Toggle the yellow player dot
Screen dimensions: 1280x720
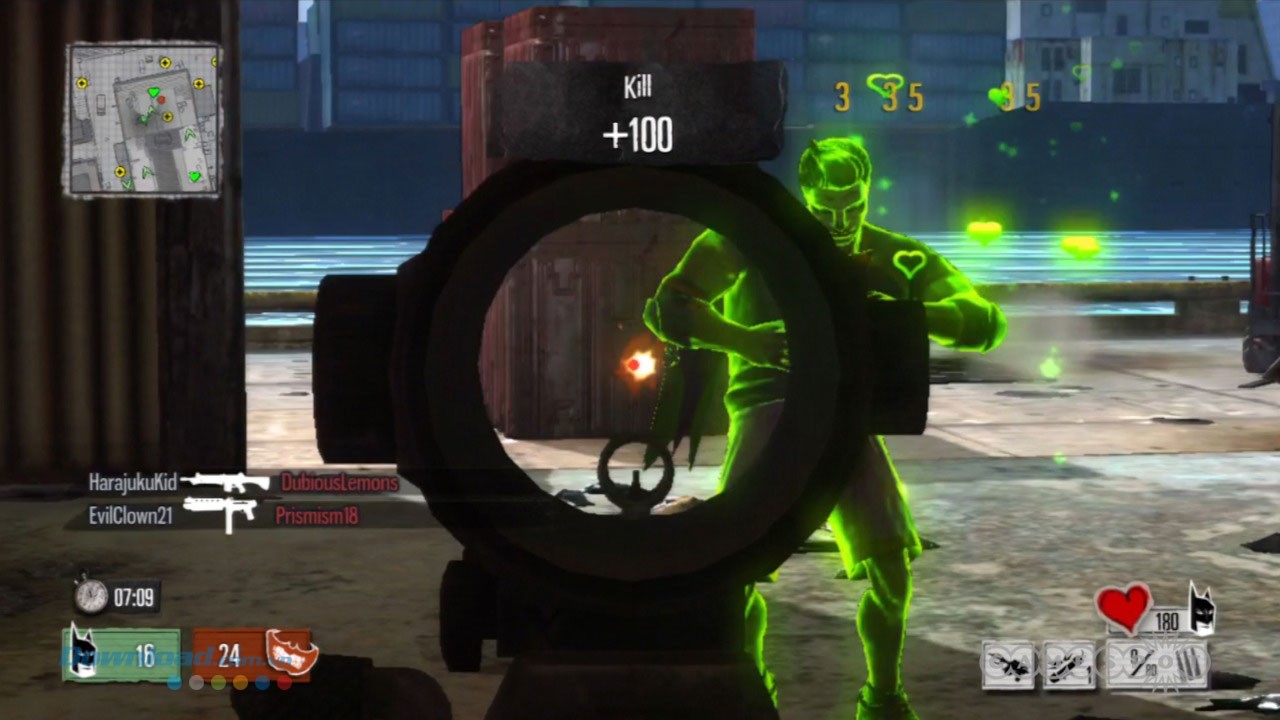pyautogui.click(x=239, y=683)
